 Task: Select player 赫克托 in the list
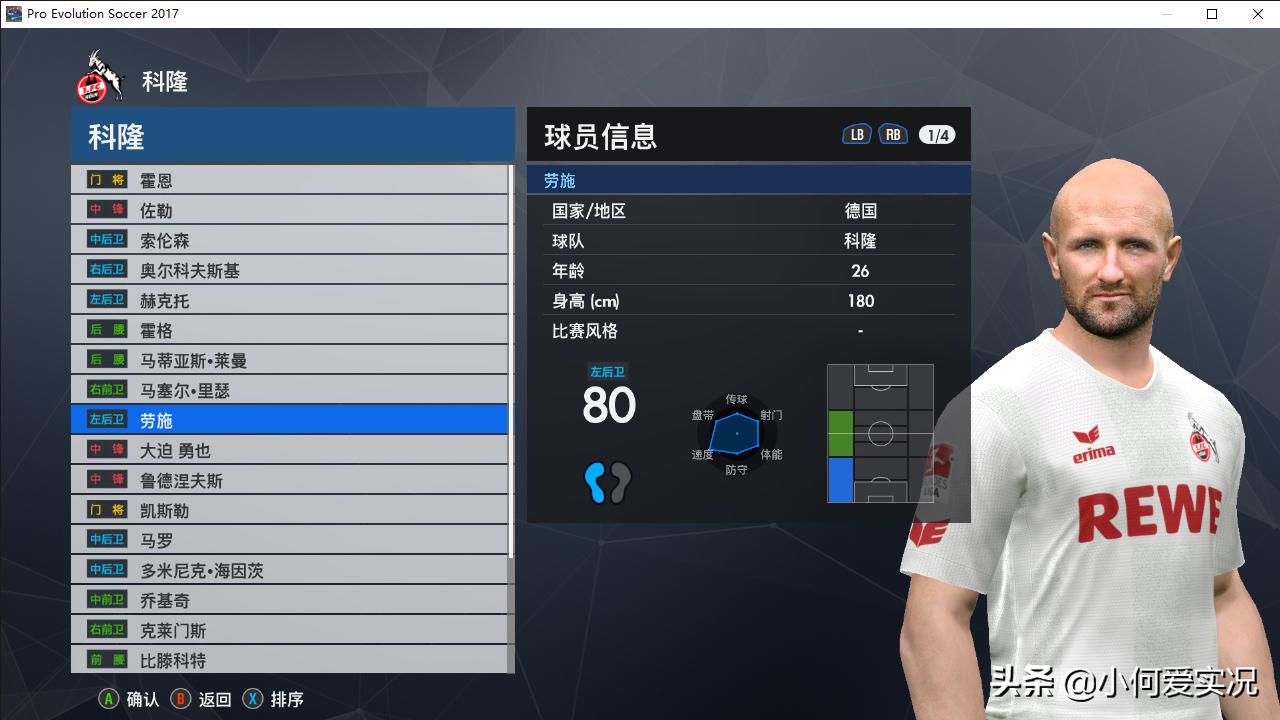pos(200,300)
